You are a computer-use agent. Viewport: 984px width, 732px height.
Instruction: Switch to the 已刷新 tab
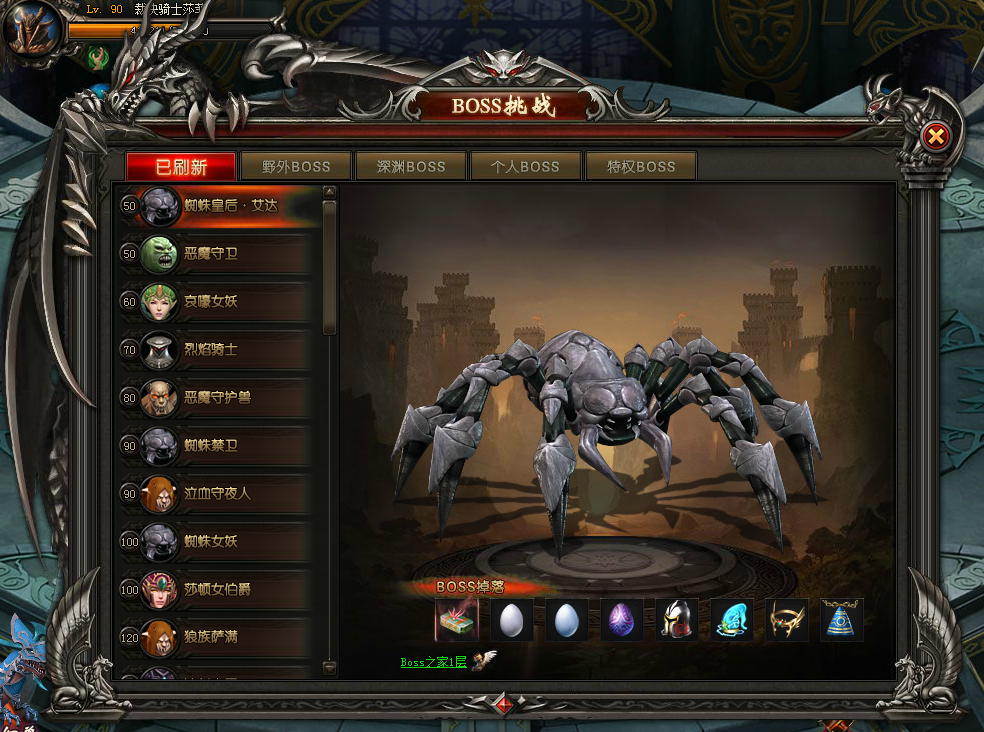[x=181, y=166]
